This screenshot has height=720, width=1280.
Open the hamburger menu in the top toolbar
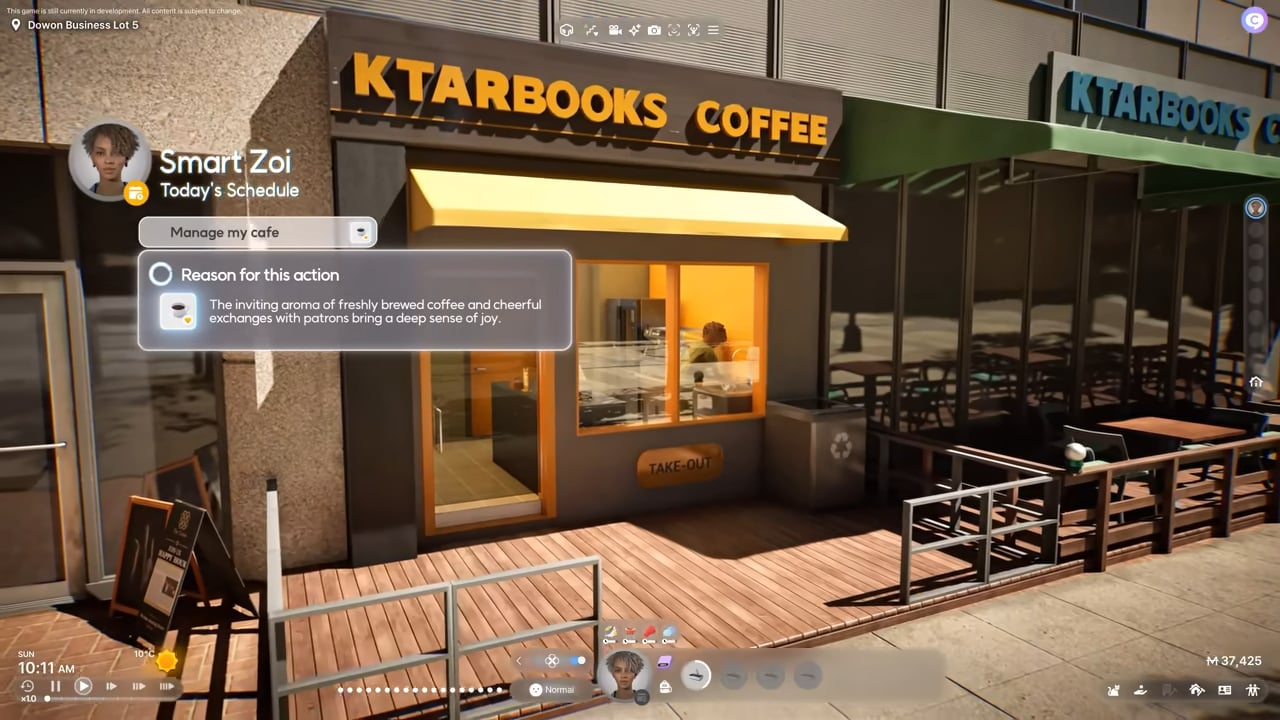click(x=713, y=30)
